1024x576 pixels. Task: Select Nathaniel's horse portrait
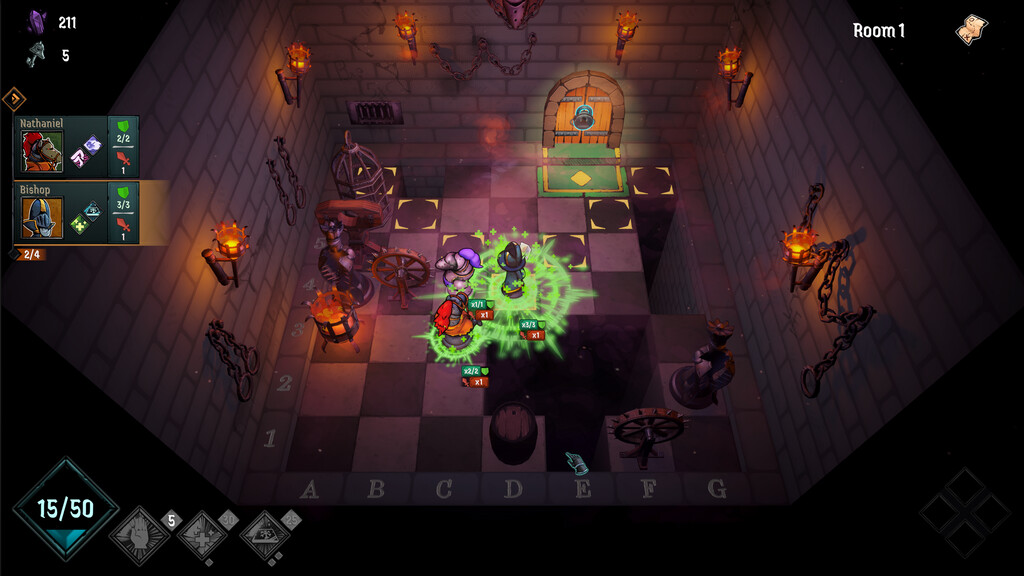pos(42,152)
